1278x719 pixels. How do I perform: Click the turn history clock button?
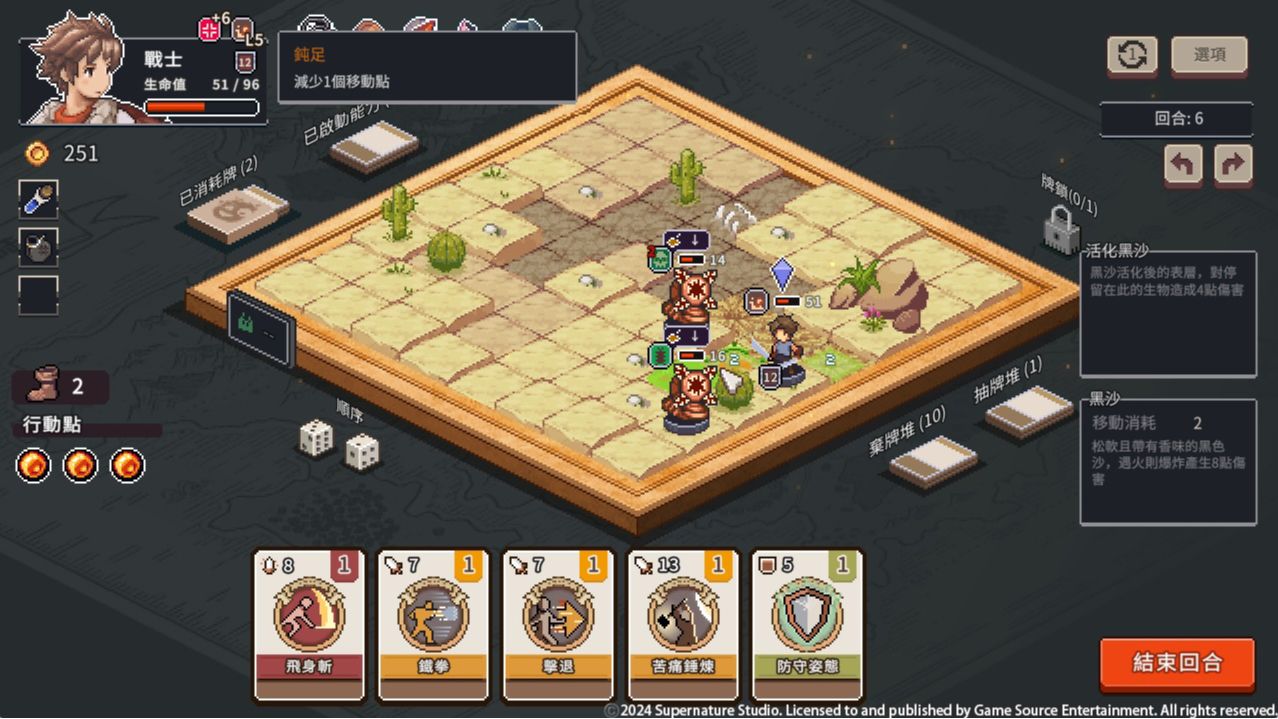click(x=1132, y=55)
